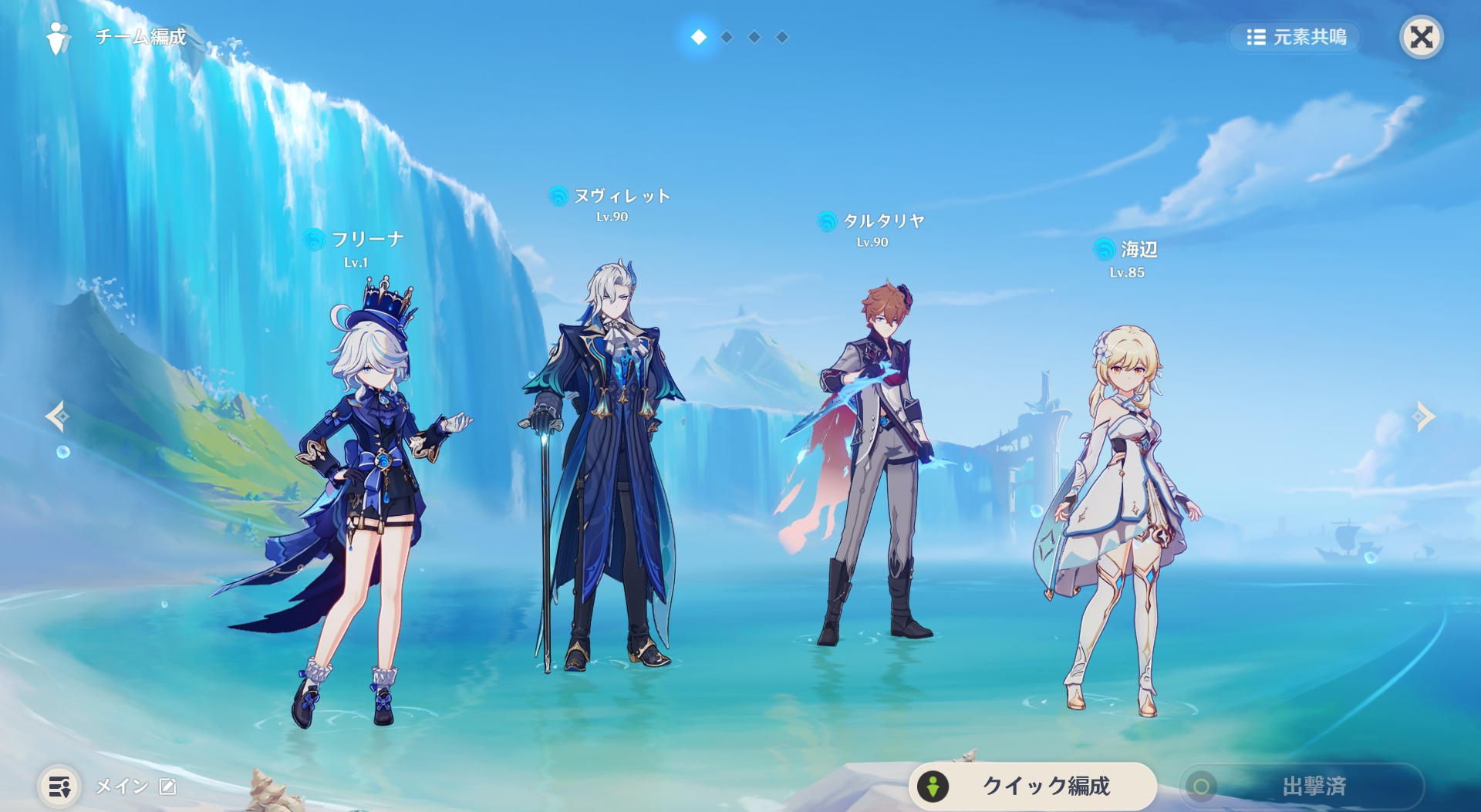1481x812 pixels.
Task: Select the ヌヴィレット character slot
Action: click(x=606, y=463)
